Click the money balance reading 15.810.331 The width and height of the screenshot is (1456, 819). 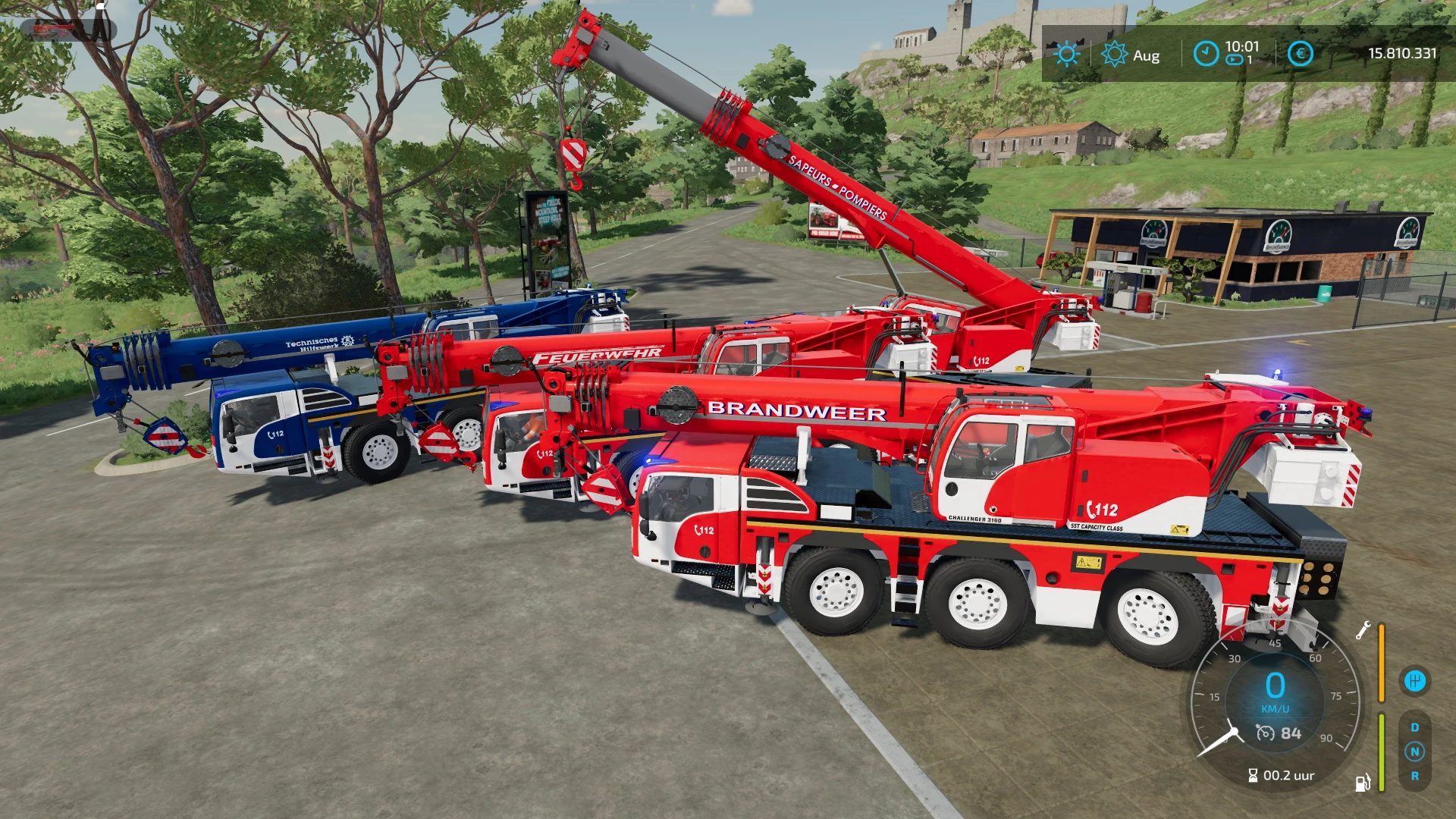pyautogui.click(x=1401, y=54)
